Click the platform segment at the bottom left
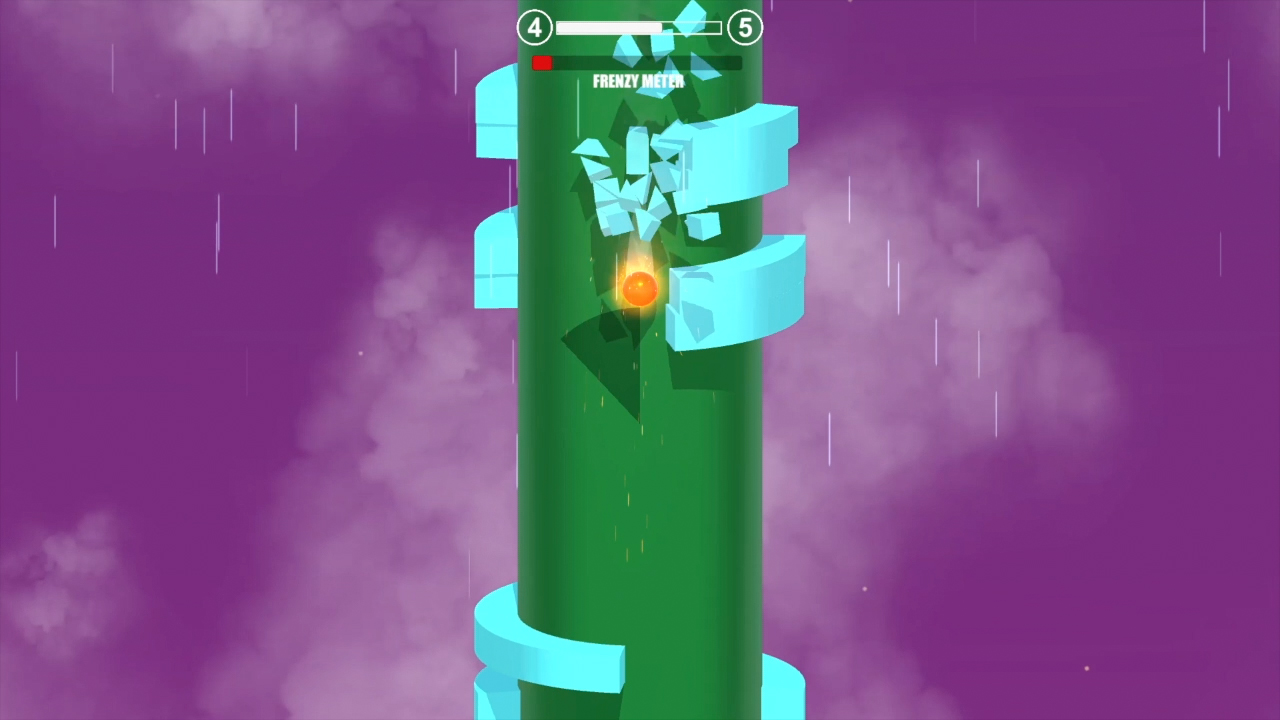1280x720 pixels. 510,655
